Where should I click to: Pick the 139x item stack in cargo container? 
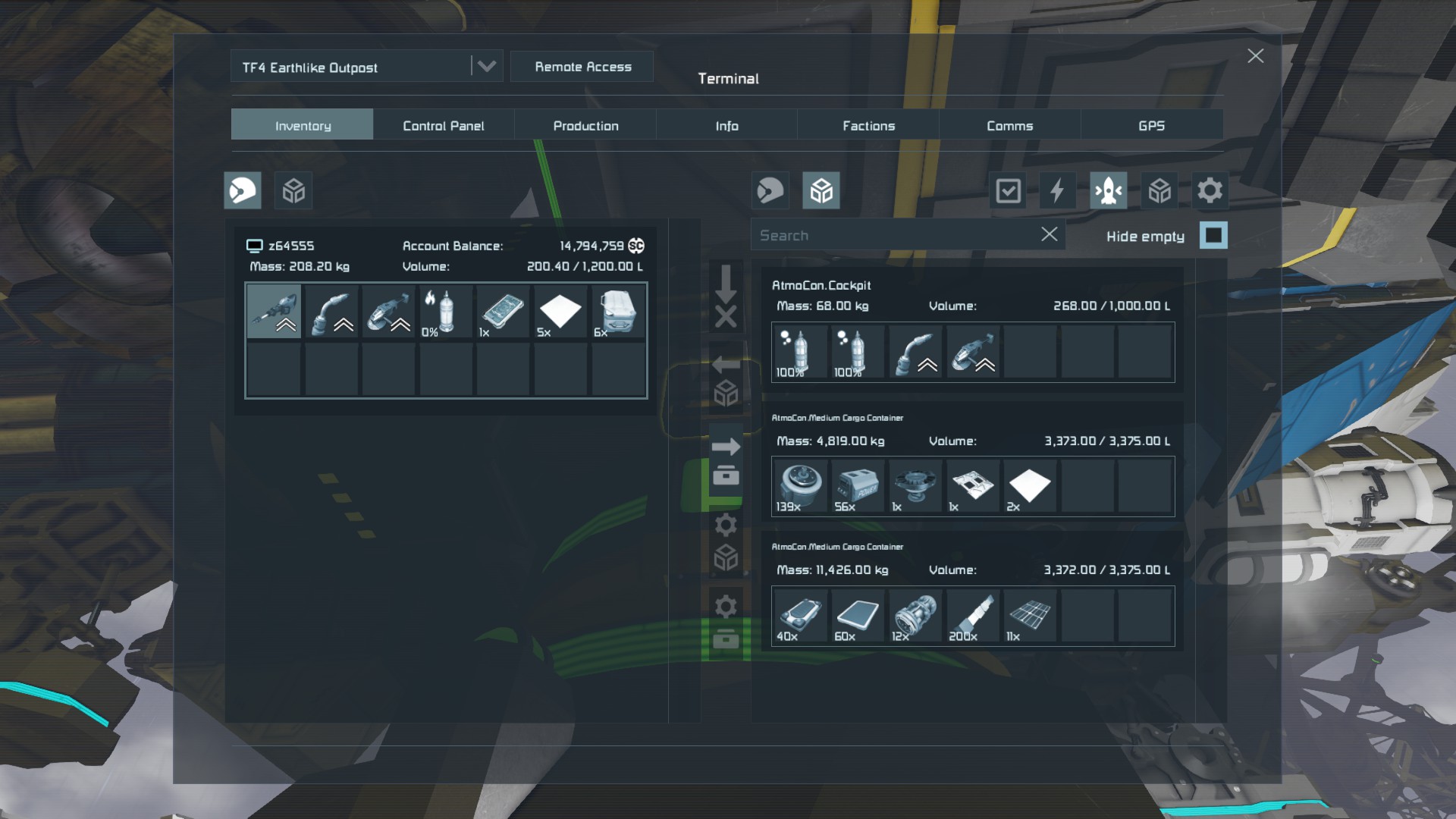click(x=800, y=487)
